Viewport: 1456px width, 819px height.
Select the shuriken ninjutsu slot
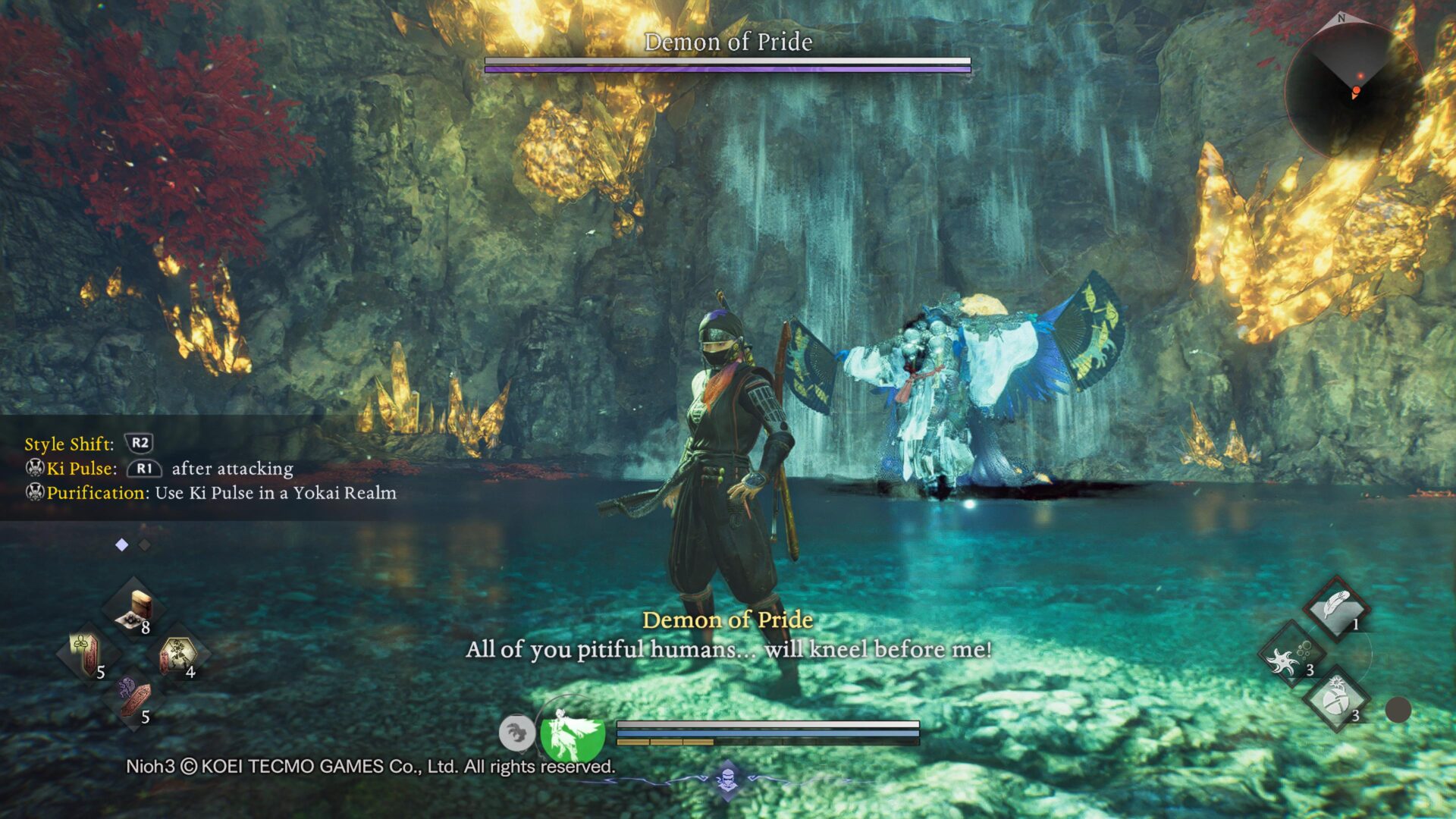pyautogui.click(x=1291, y=655)
